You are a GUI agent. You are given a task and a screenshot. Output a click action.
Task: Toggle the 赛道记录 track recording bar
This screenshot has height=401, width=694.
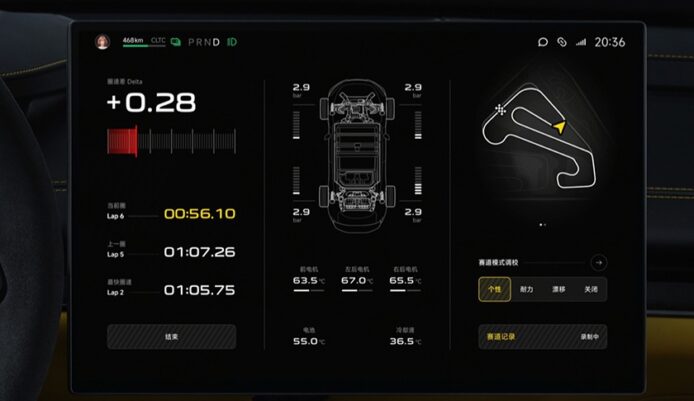pyautogui.click(x=542, y=337)
